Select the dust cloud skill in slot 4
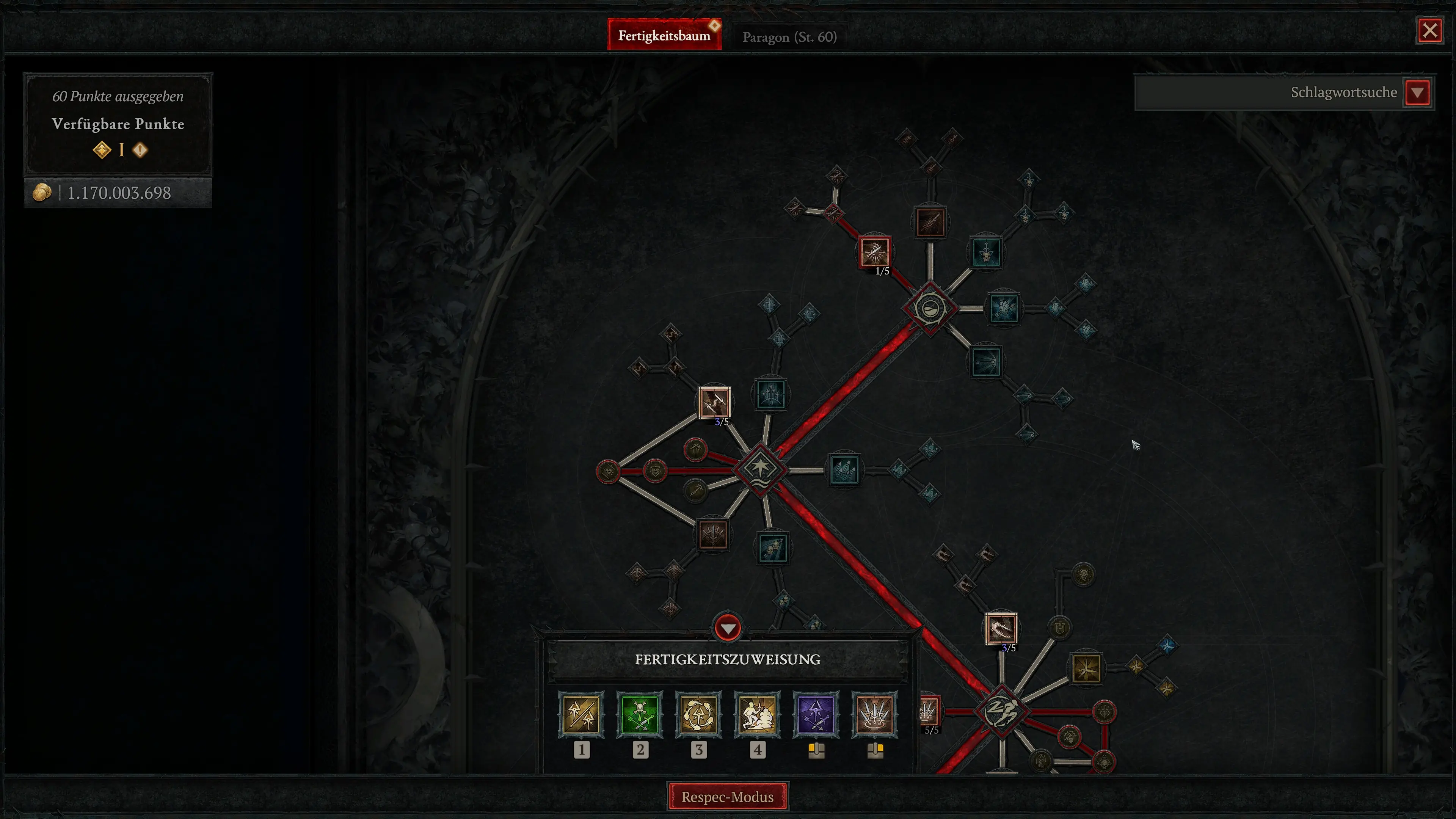 [x=758, y=714]
